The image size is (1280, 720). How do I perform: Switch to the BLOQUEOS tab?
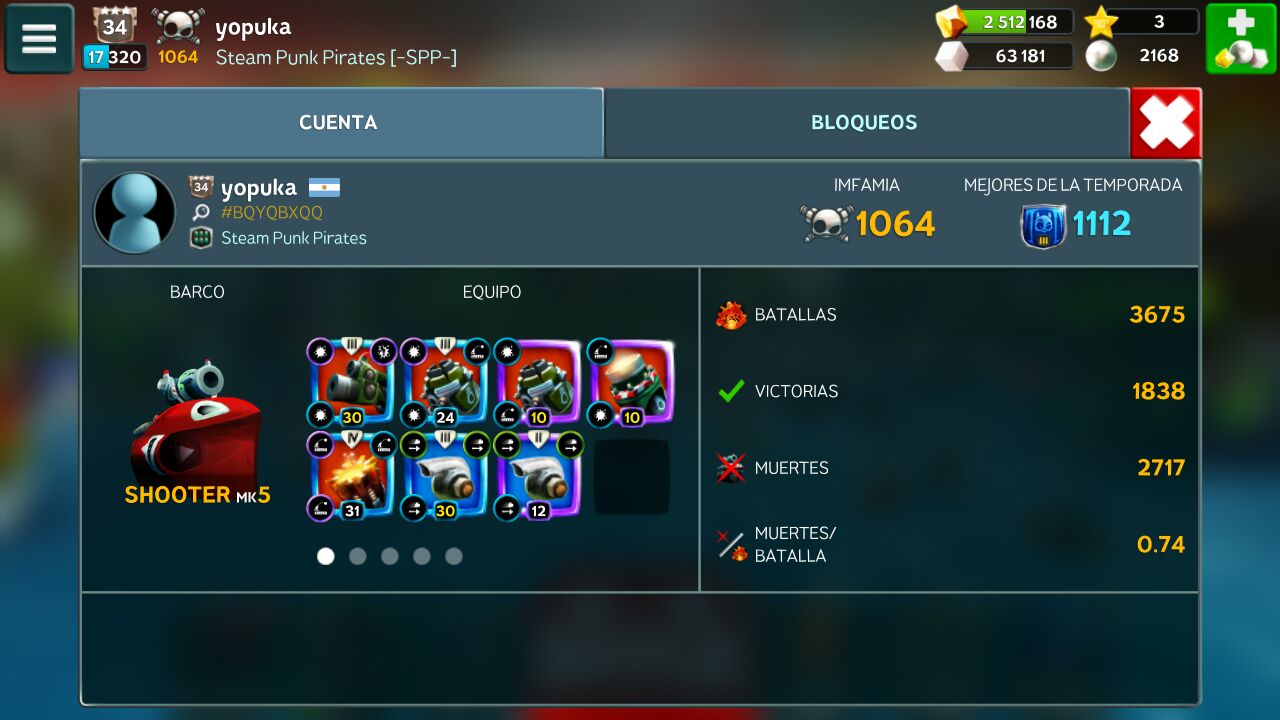(864, 123)
